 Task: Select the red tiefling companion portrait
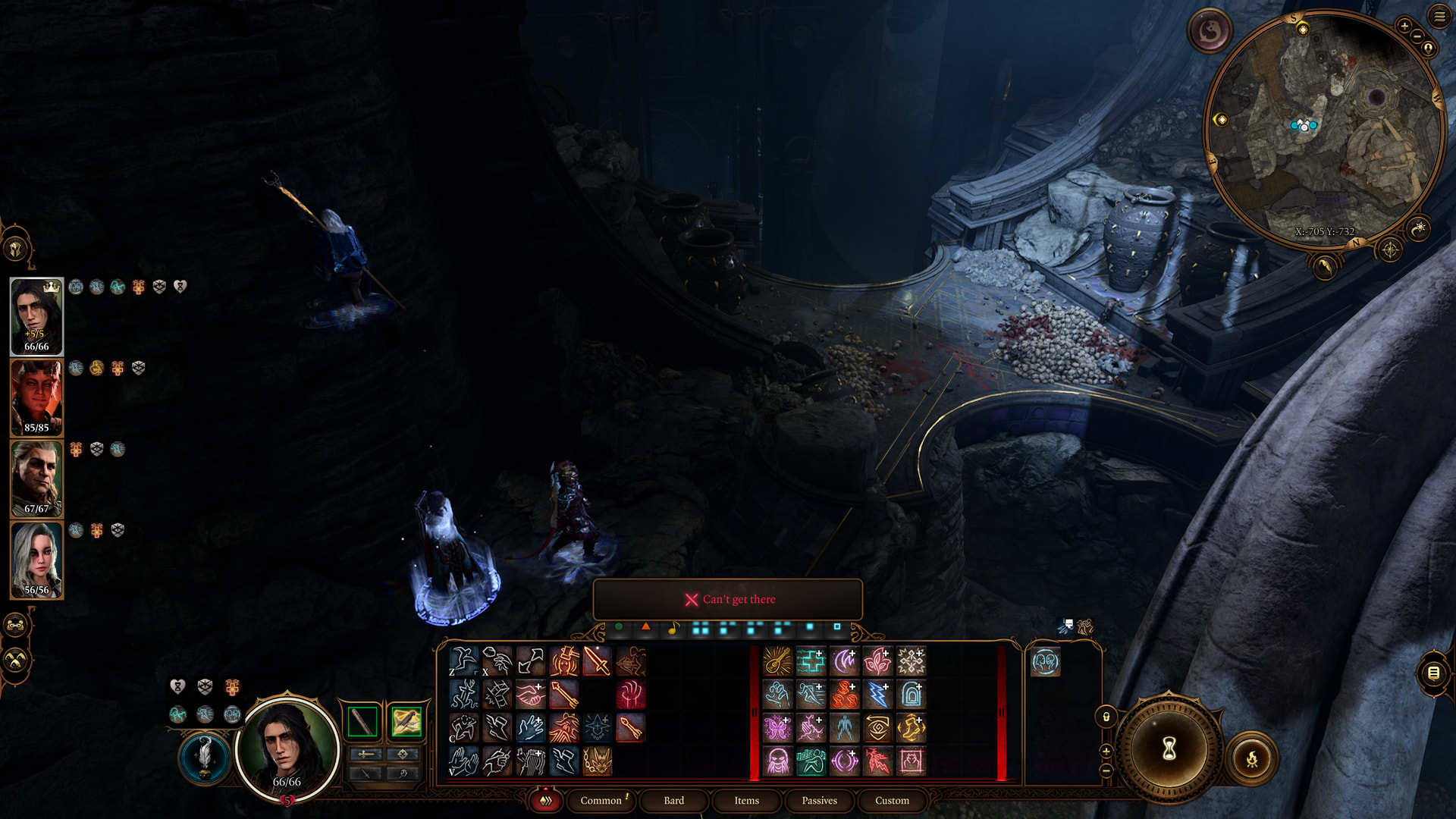pos(36,397)
